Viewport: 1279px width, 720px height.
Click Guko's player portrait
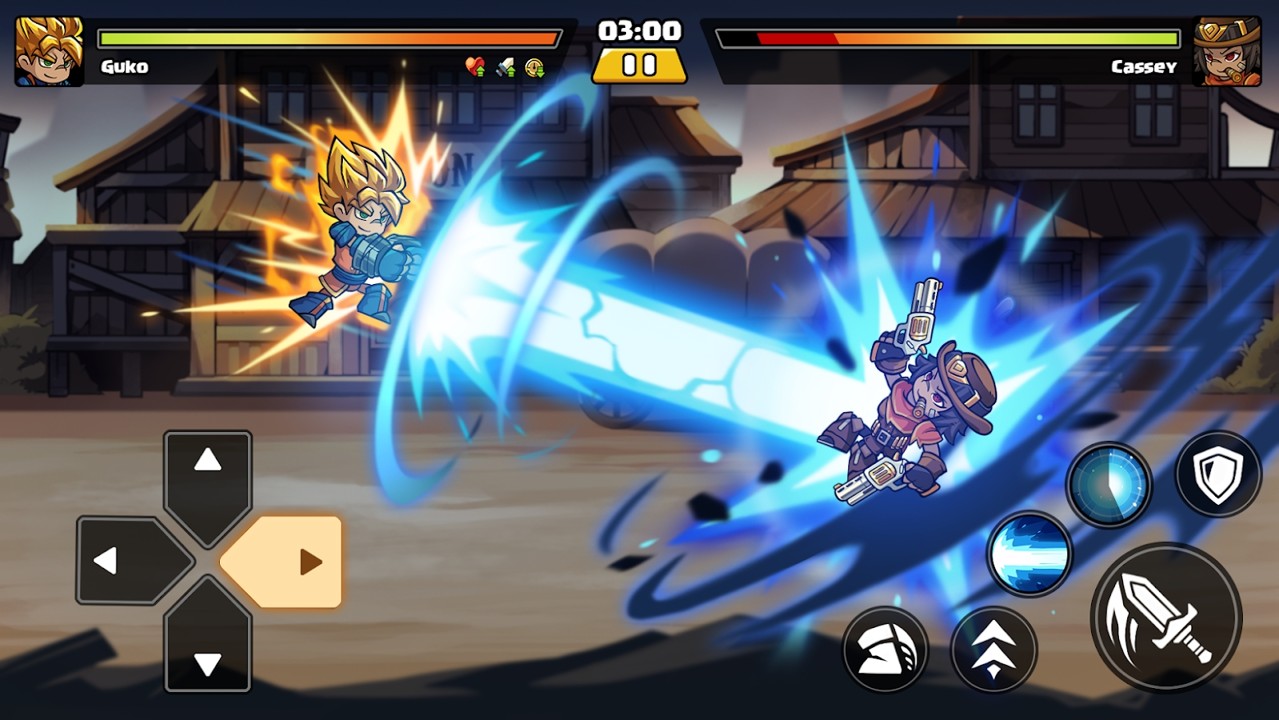coord(49,50)
